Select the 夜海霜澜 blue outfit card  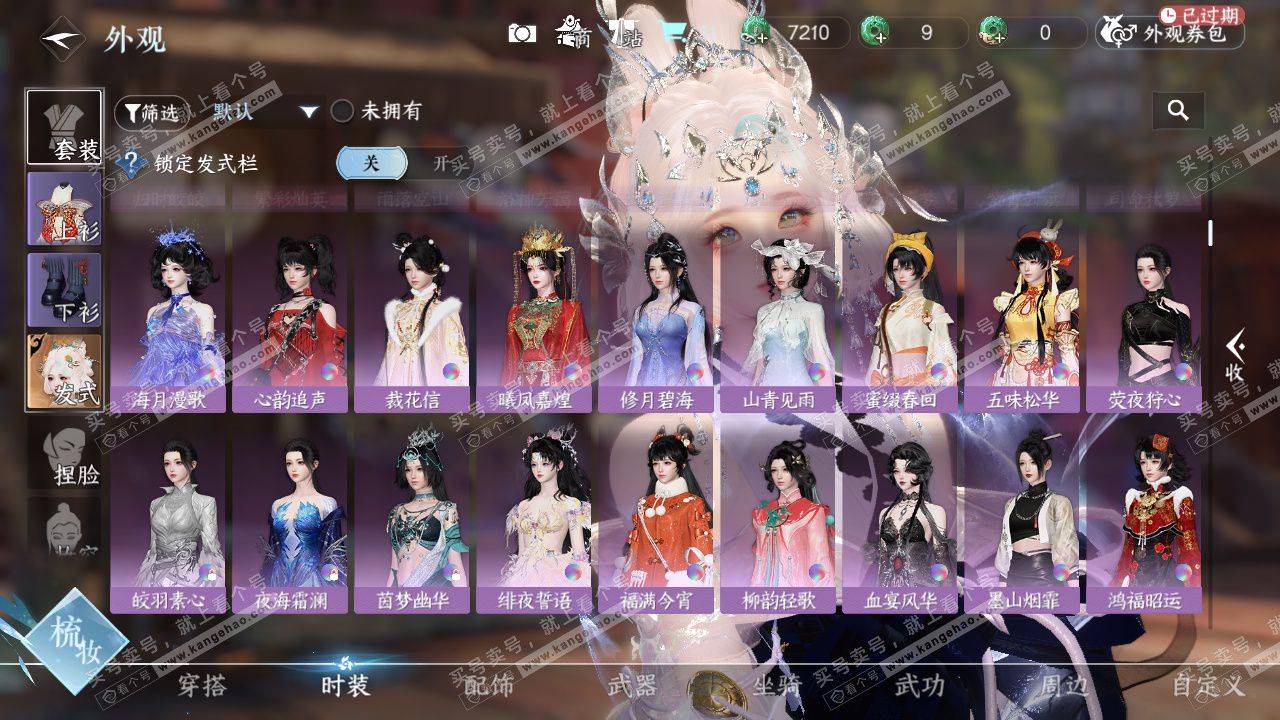click(290, 520)
